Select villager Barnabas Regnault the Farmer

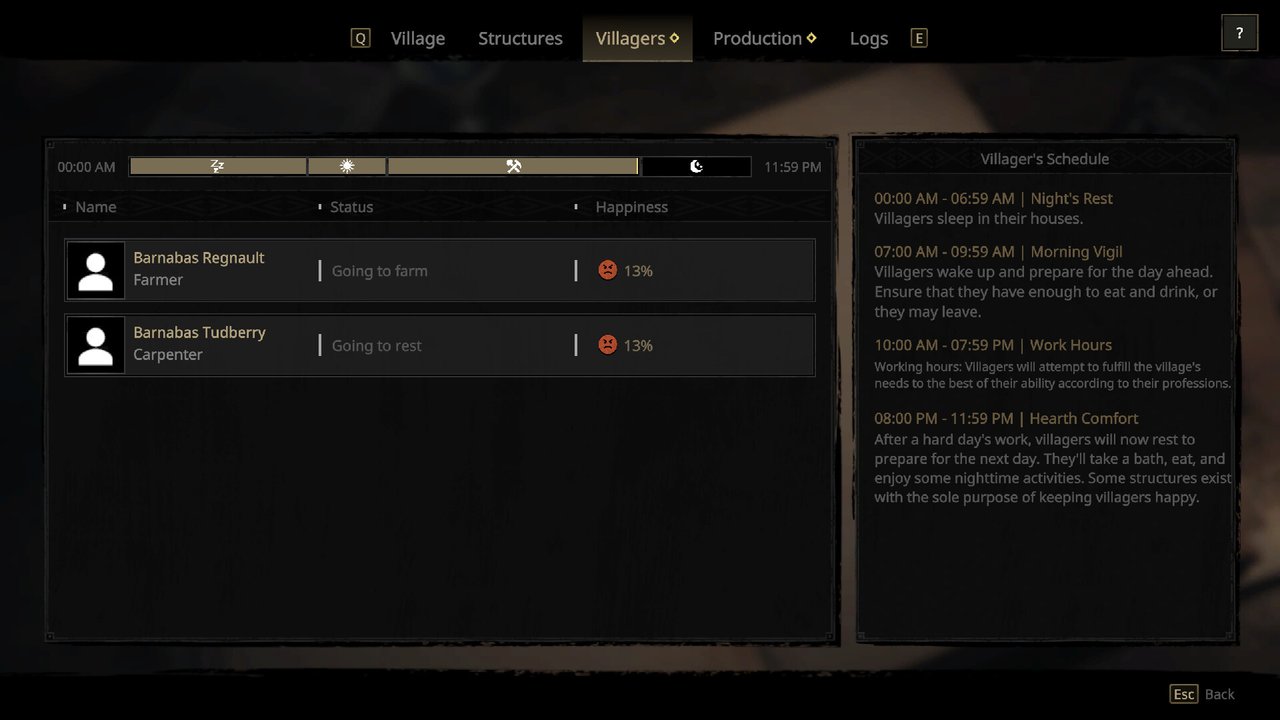(440, 270)
